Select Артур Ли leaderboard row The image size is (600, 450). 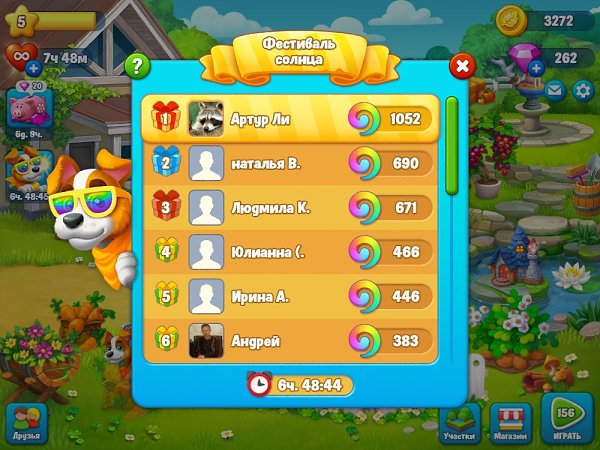tap(289, 118)
